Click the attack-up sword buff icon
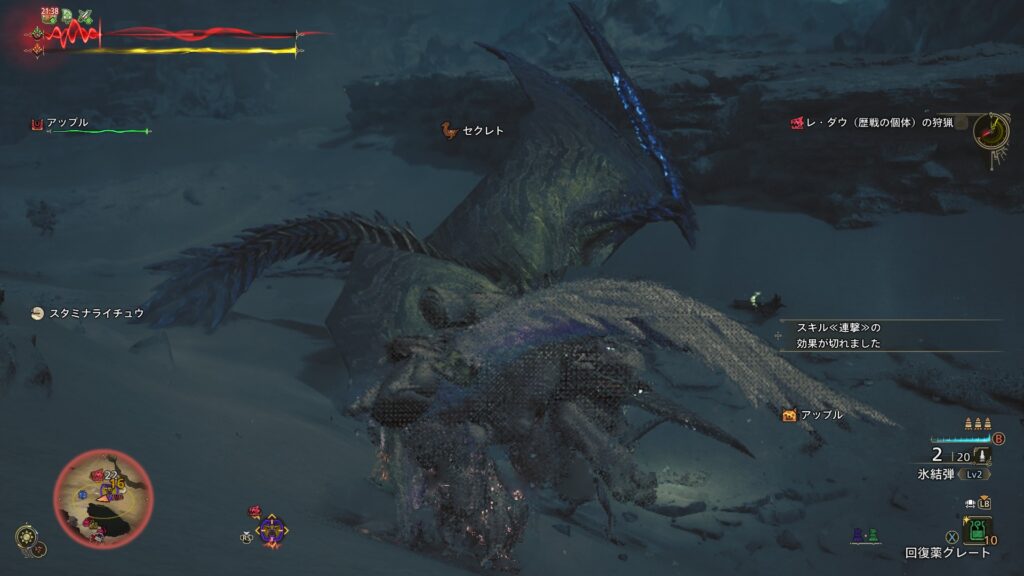1024x576 pixels. tap(85, 16)
